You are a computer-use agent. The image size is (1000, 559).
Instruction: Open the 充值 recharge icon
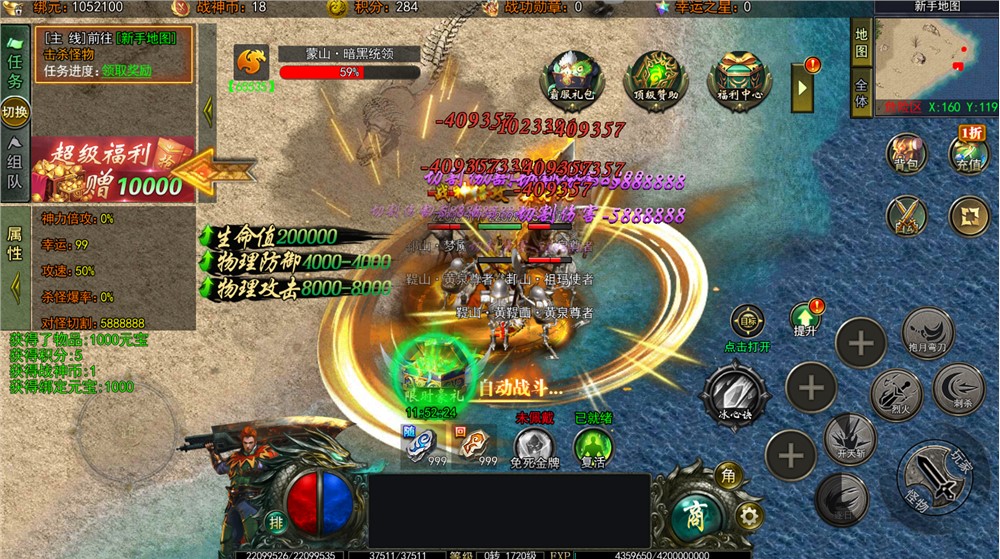[968, 153]
